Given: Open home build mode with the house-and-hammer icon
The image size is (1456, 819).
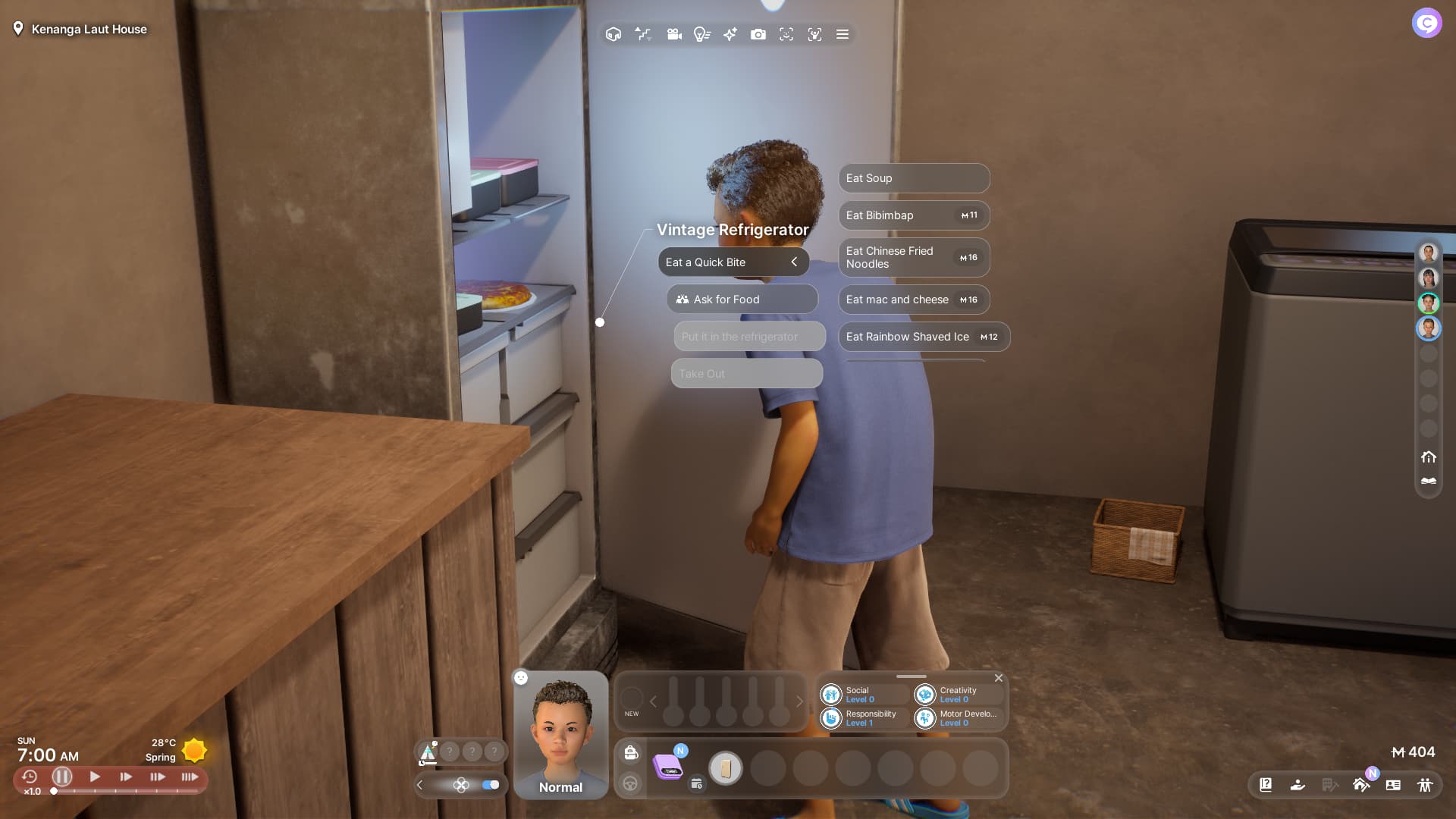Looking at the screenshot, I should pyautogui.click(x=1360, y=785).
